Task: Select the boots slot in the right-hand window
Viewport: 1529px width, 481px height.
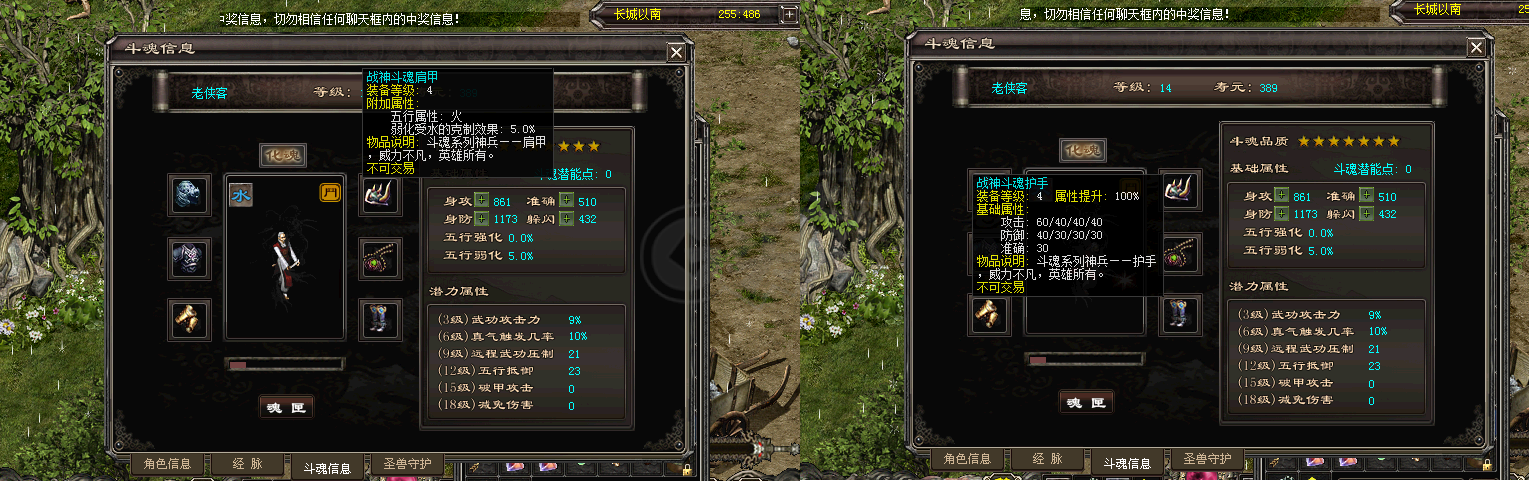Action: coord(1181,315)
